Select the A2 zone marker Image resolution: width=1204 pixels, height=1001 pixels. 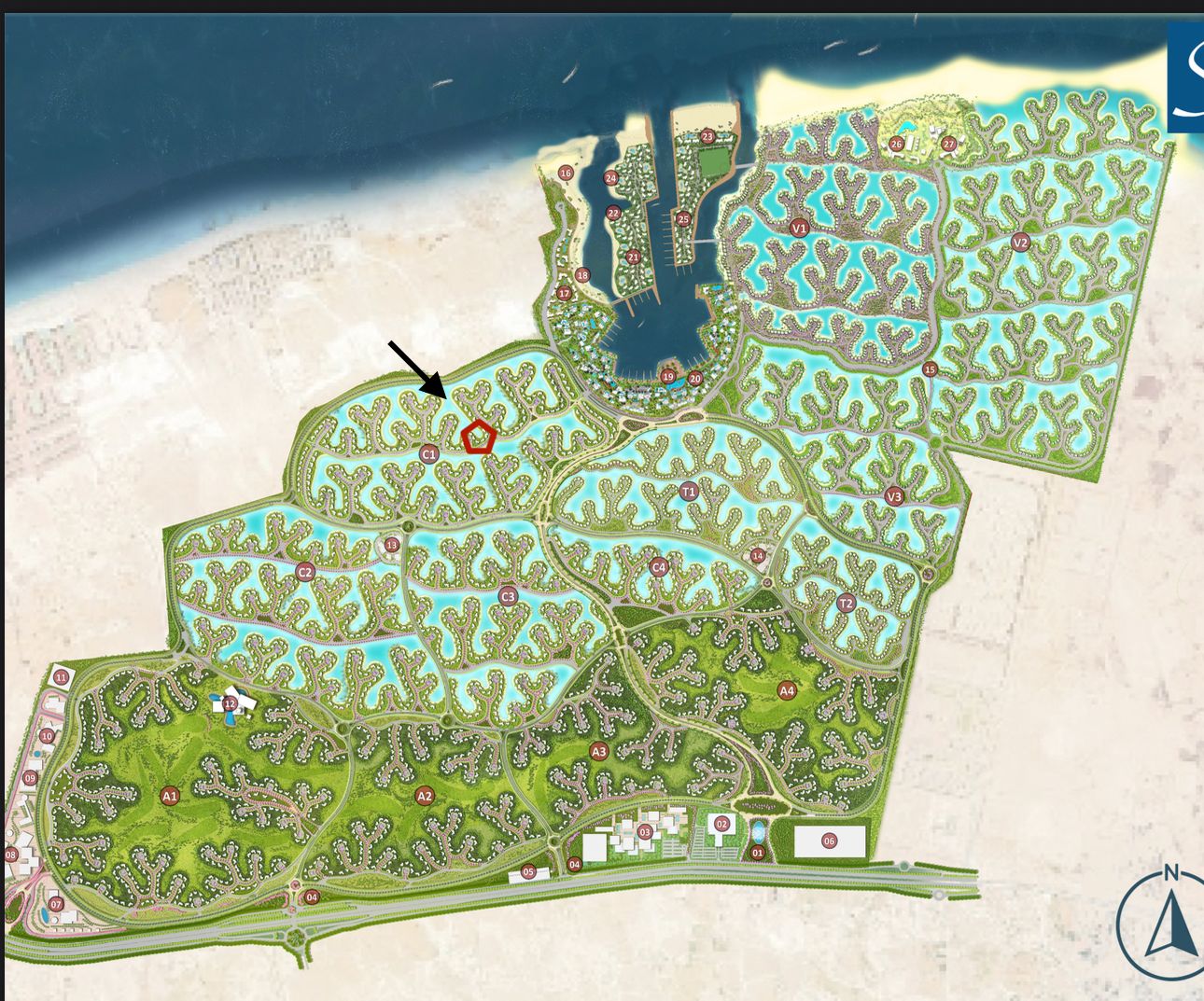(x=425, y=796)
